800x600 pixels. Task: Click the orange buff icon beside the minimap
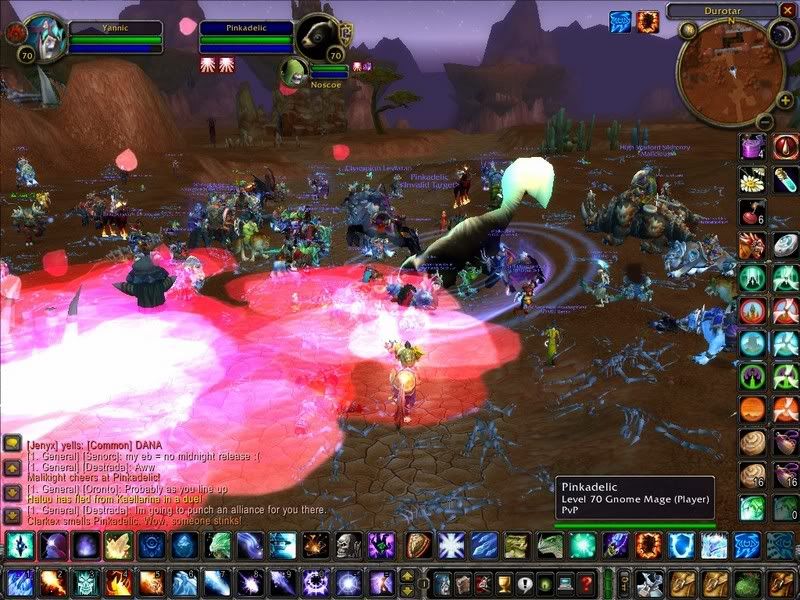648,20
